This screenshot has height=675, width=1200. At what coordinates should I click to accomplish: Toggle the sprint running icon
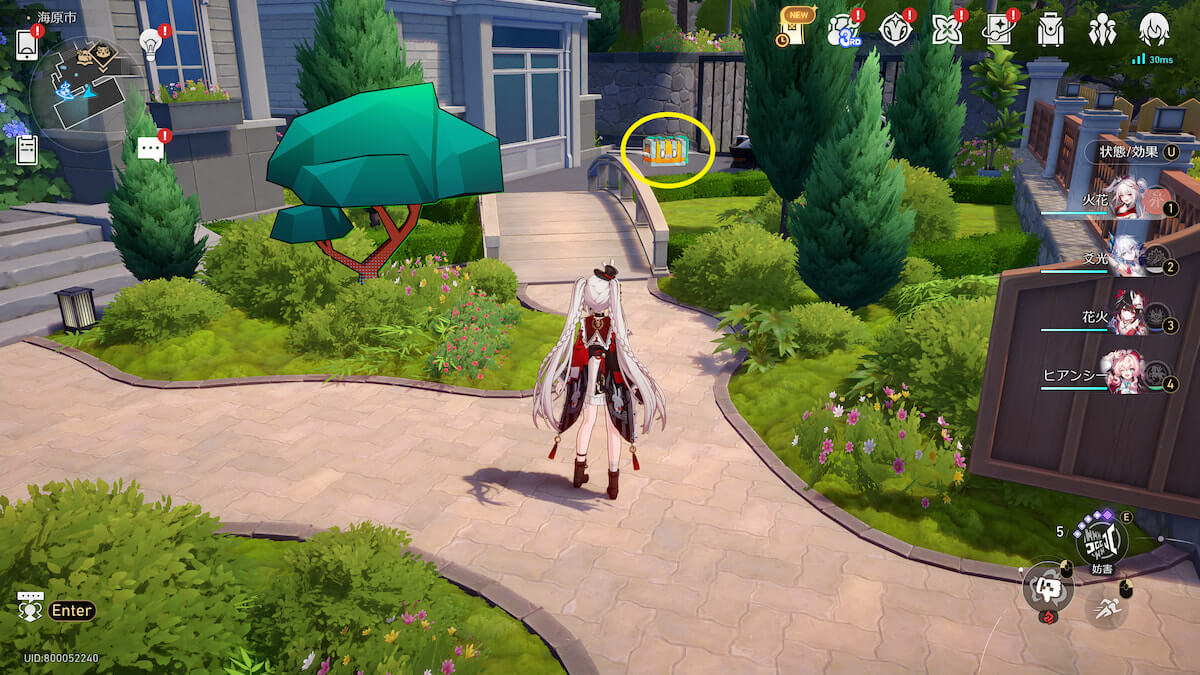pos(1106,607)
